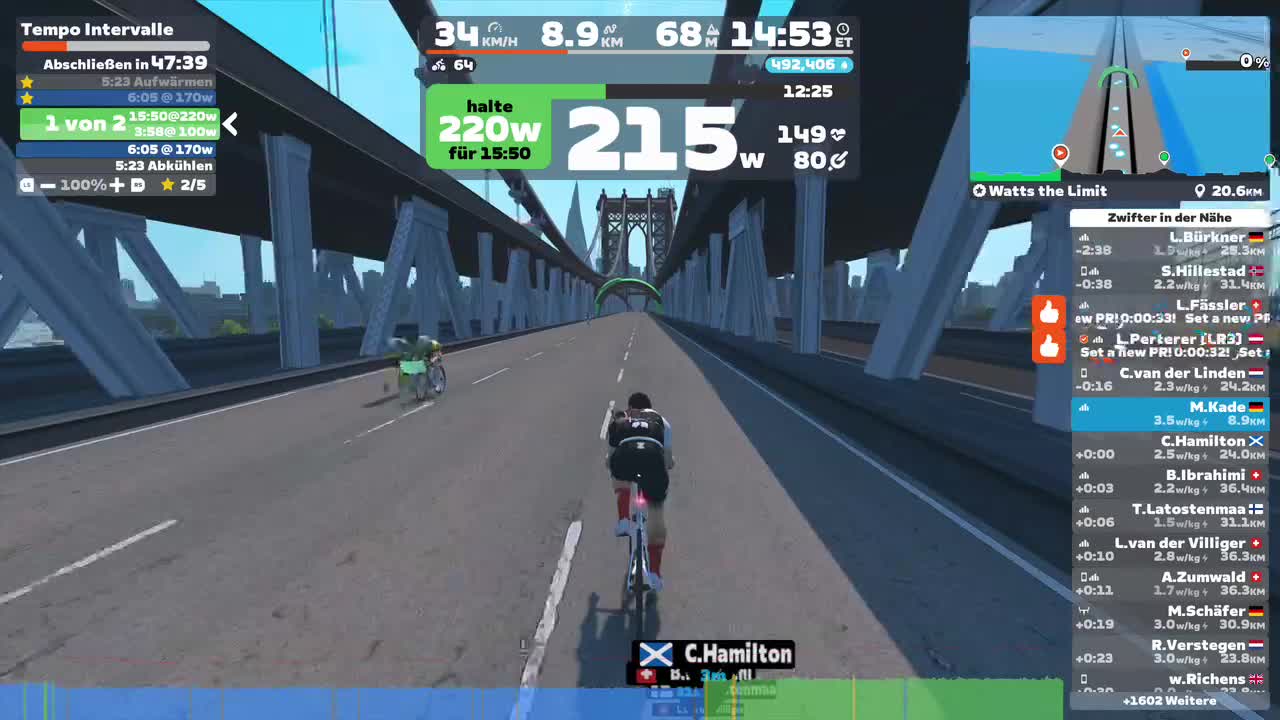Click the Zwifter in der Nähe header
This screenshot has height=720, width=1280.
1170,217
